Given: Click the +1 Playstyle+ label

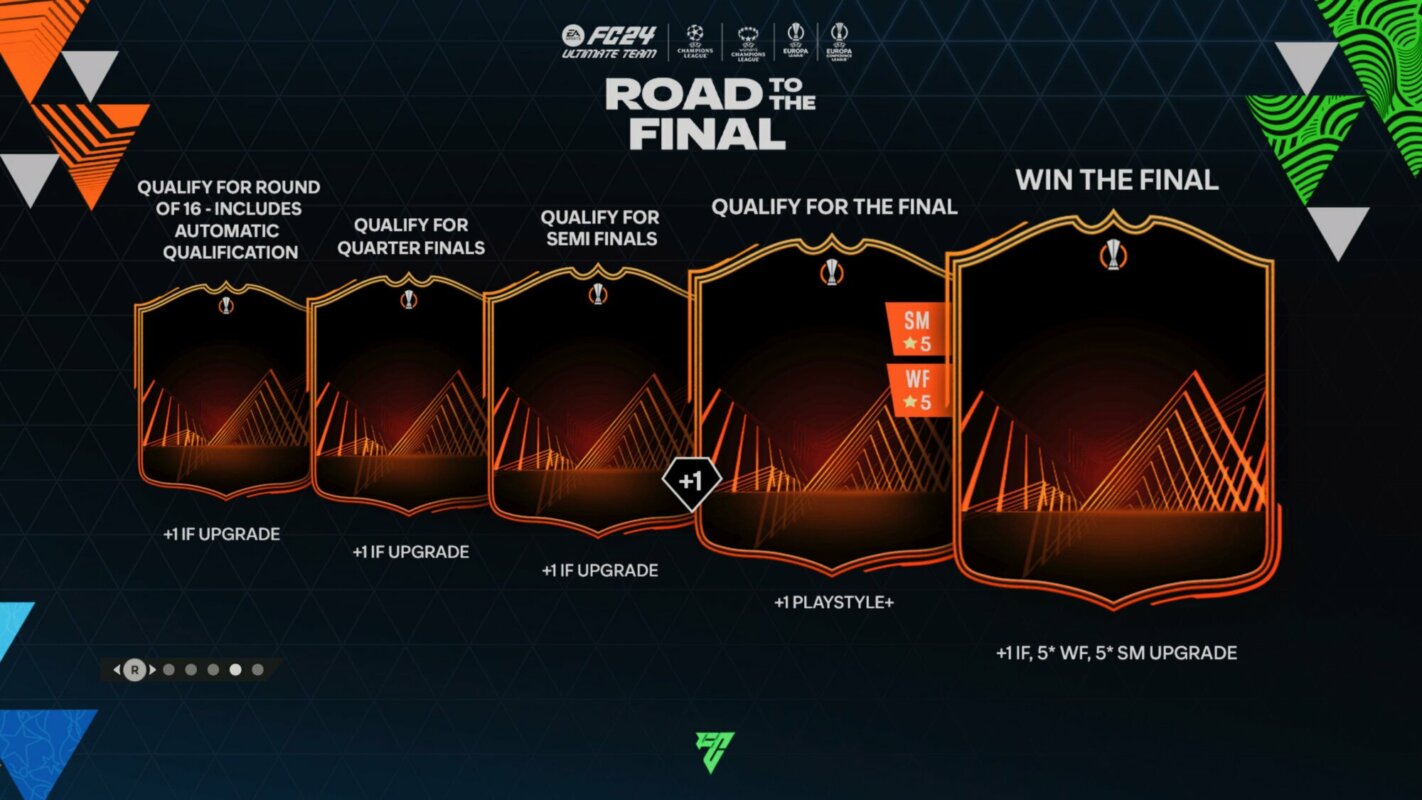Looking at the screenshot, I should click(x=835, y=602).
